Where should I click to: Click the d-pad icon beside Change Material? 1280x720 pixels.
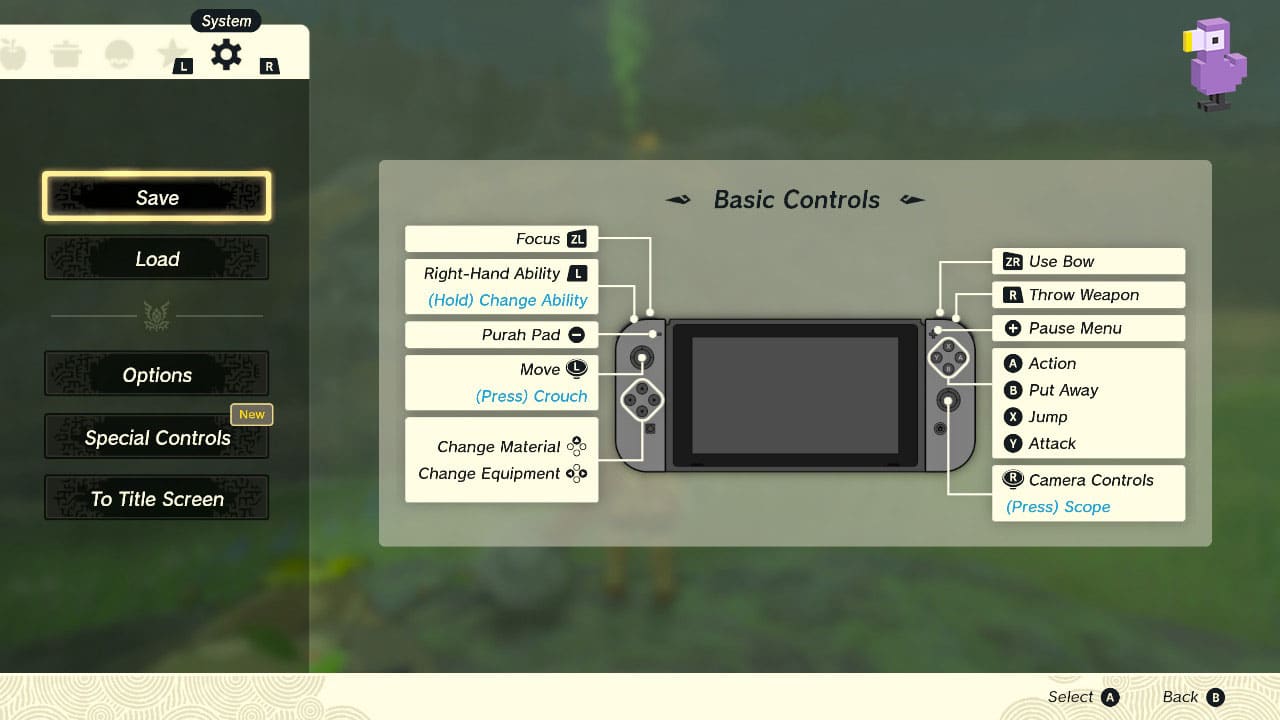click(576, 447)
